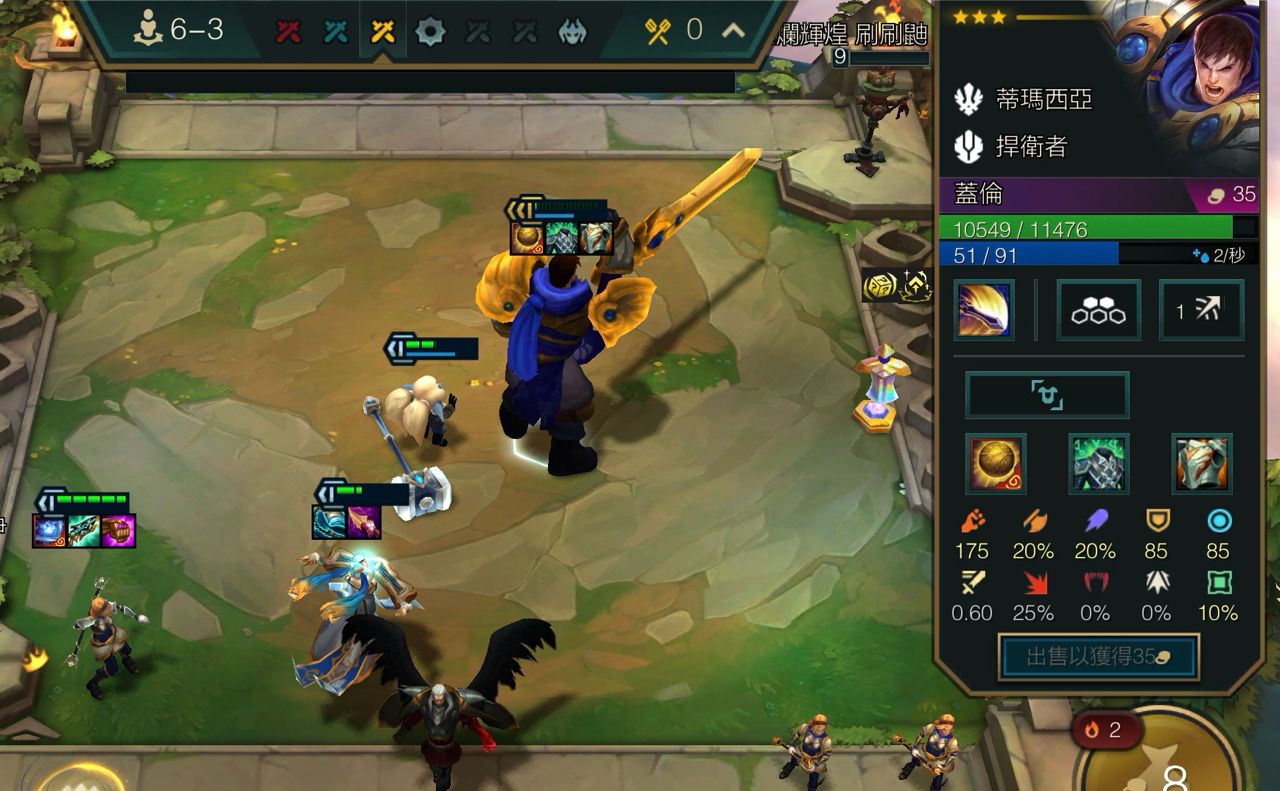Select the attack range button showing 1
Screen dimensions: 1280x791
[1201, 310]
